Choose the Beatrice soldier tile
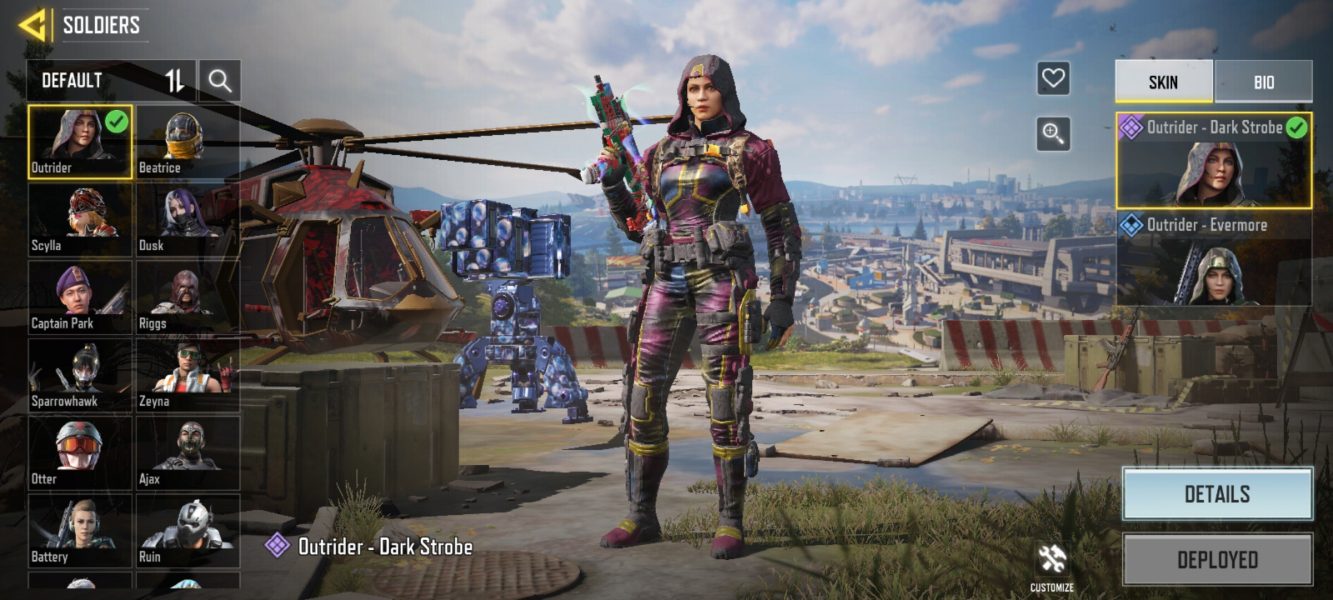 pyautogui.click(x=187, y=142)
